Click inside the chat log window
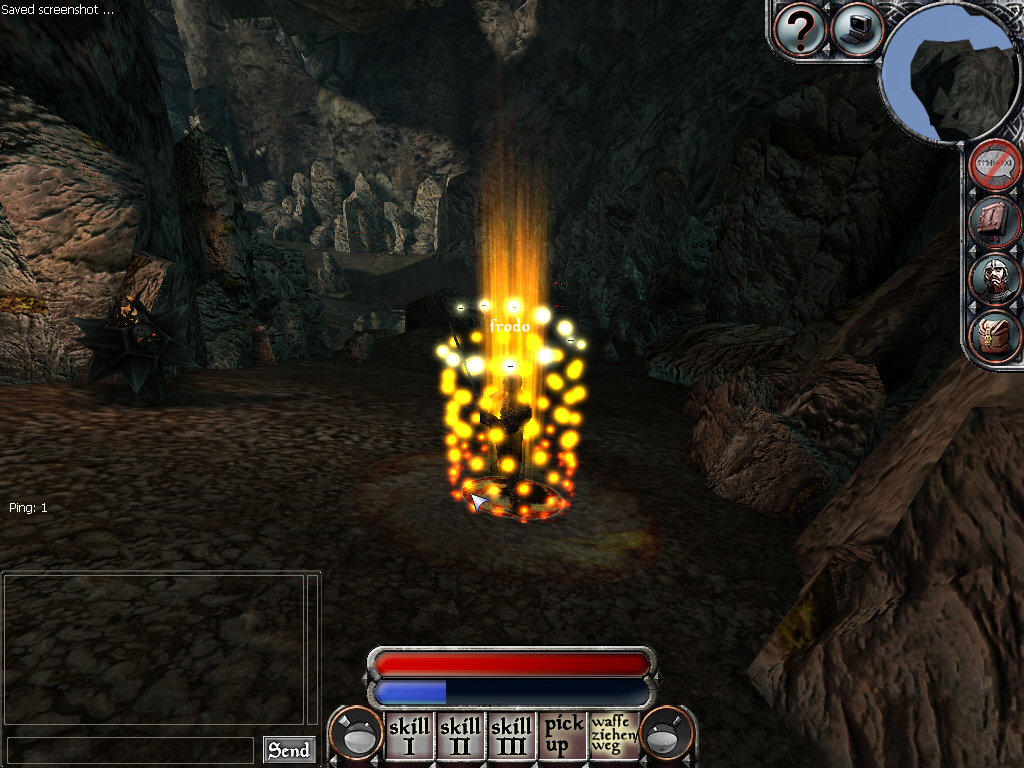 pyautogui.click(x=153, y=650)
